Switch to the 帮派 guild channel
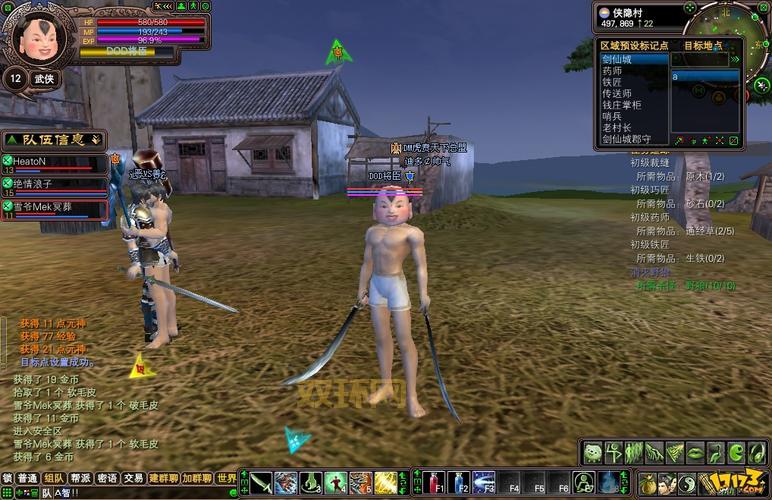The height and width of the screenshot is (500, 772). coord(81,479)
